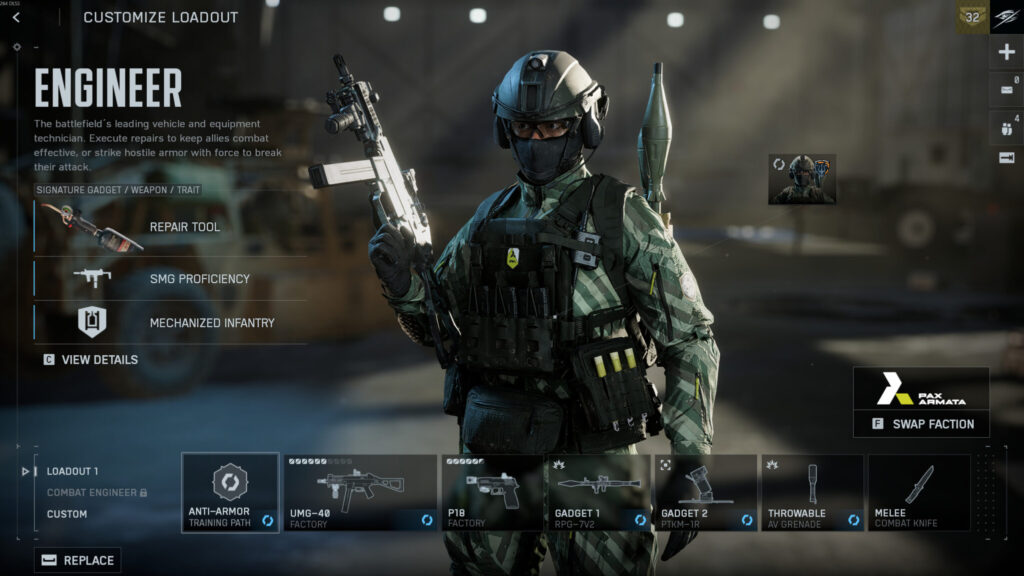The height and width of the screenshot is (576, 1024).
Task: Open the soldier appearance thumbnail
Action: click(801, 179)
